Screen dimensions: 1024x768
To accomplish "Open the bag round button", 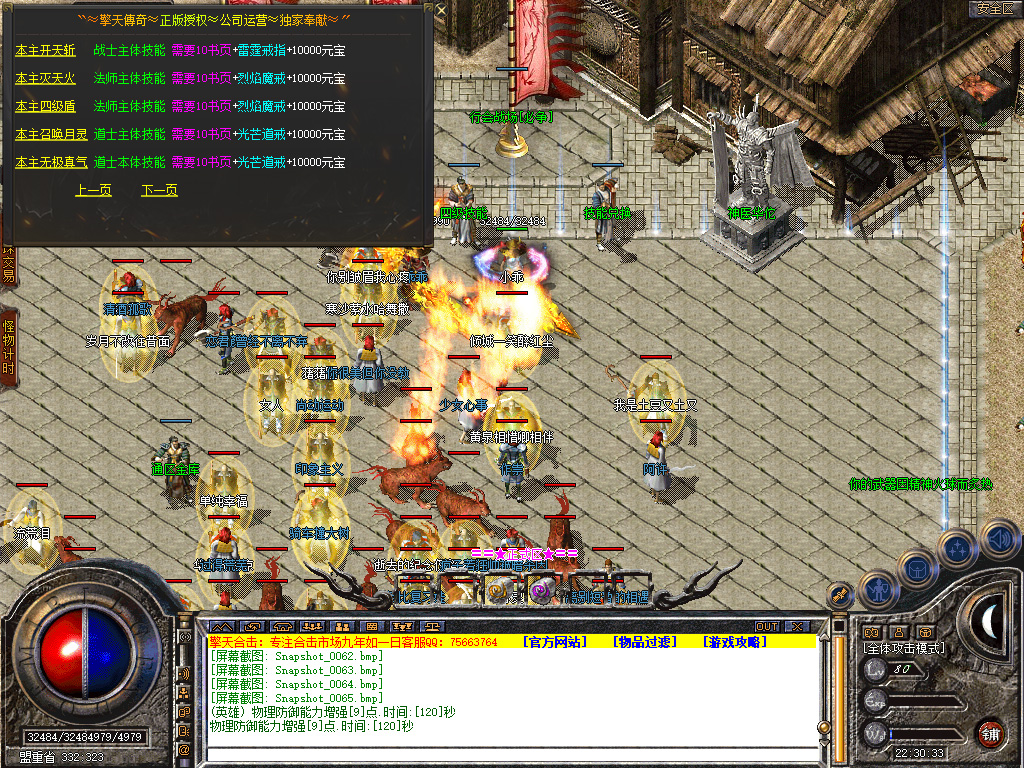I will 917,568.
